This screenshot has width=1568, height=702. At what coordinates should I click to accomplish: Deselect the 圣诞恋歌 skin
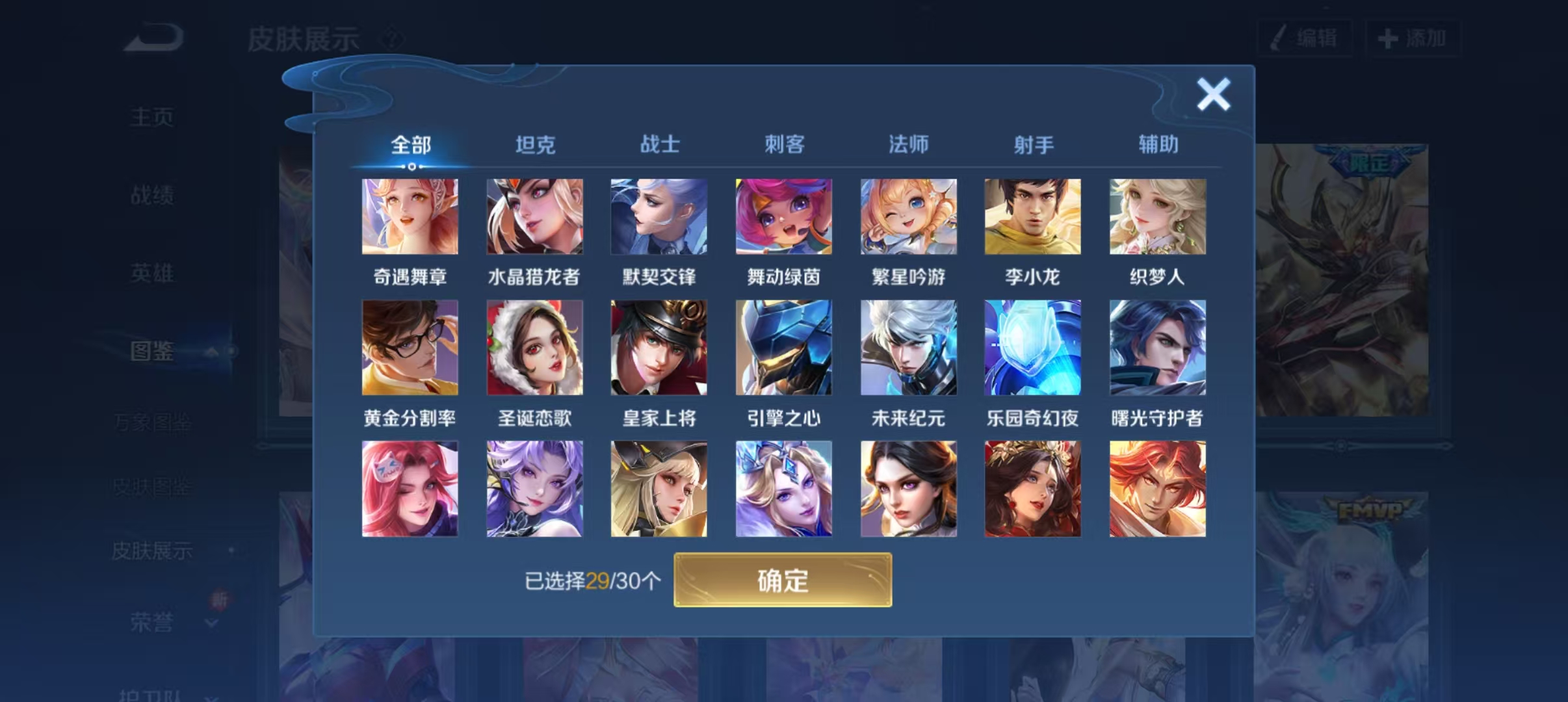pos(534,348)
